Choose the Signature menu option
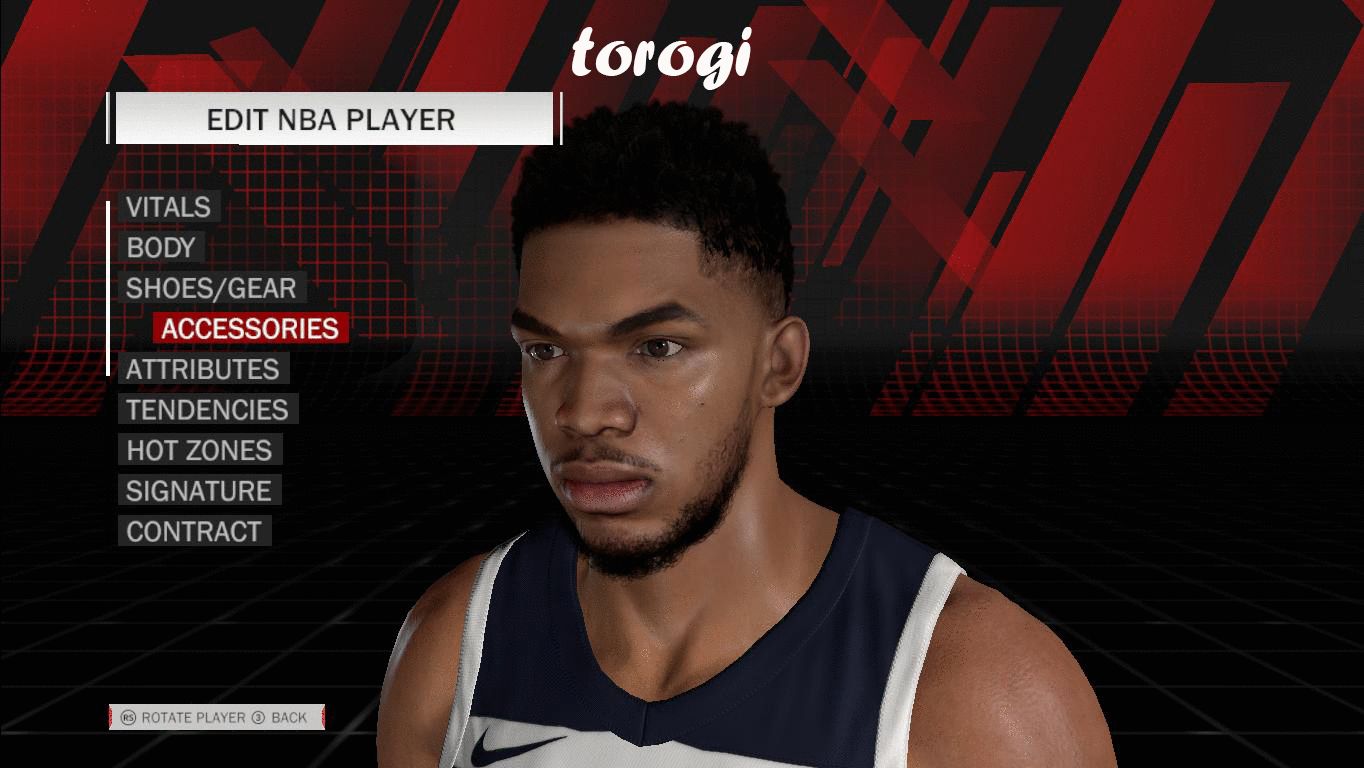This screenshot has height=768, width=1364. pos(198,491)
